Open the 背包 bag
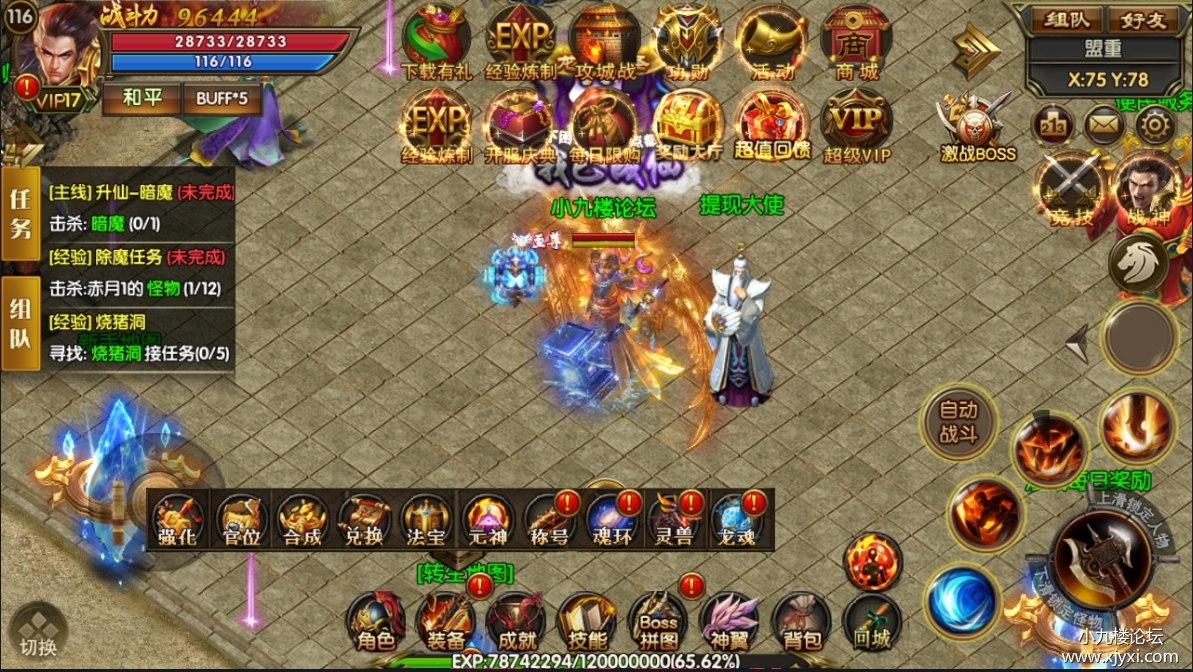Screen dimensions: 1193x672 coord(802,622)
